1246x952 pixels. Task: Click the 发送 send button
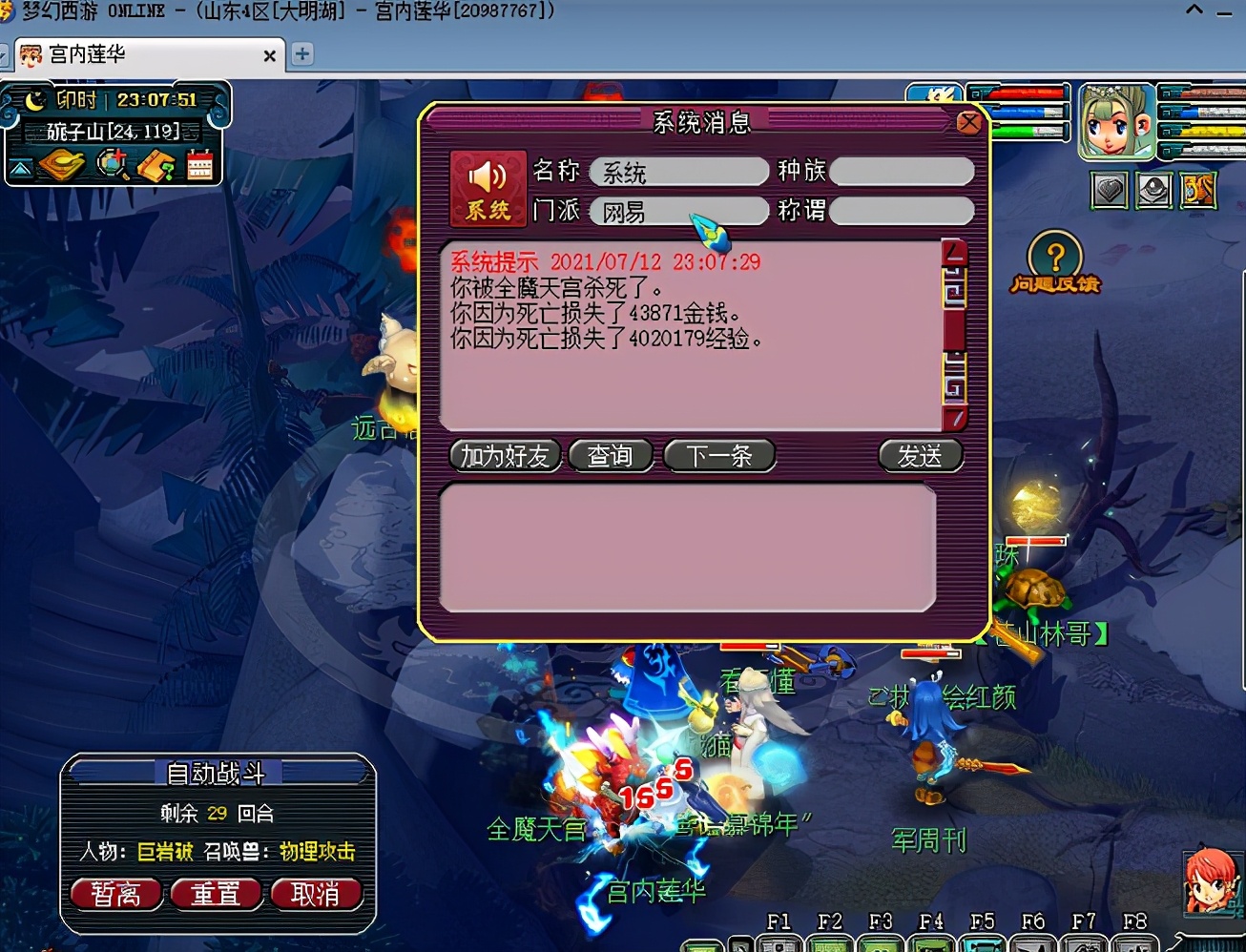pyautogui.click(x=920, y=457)
